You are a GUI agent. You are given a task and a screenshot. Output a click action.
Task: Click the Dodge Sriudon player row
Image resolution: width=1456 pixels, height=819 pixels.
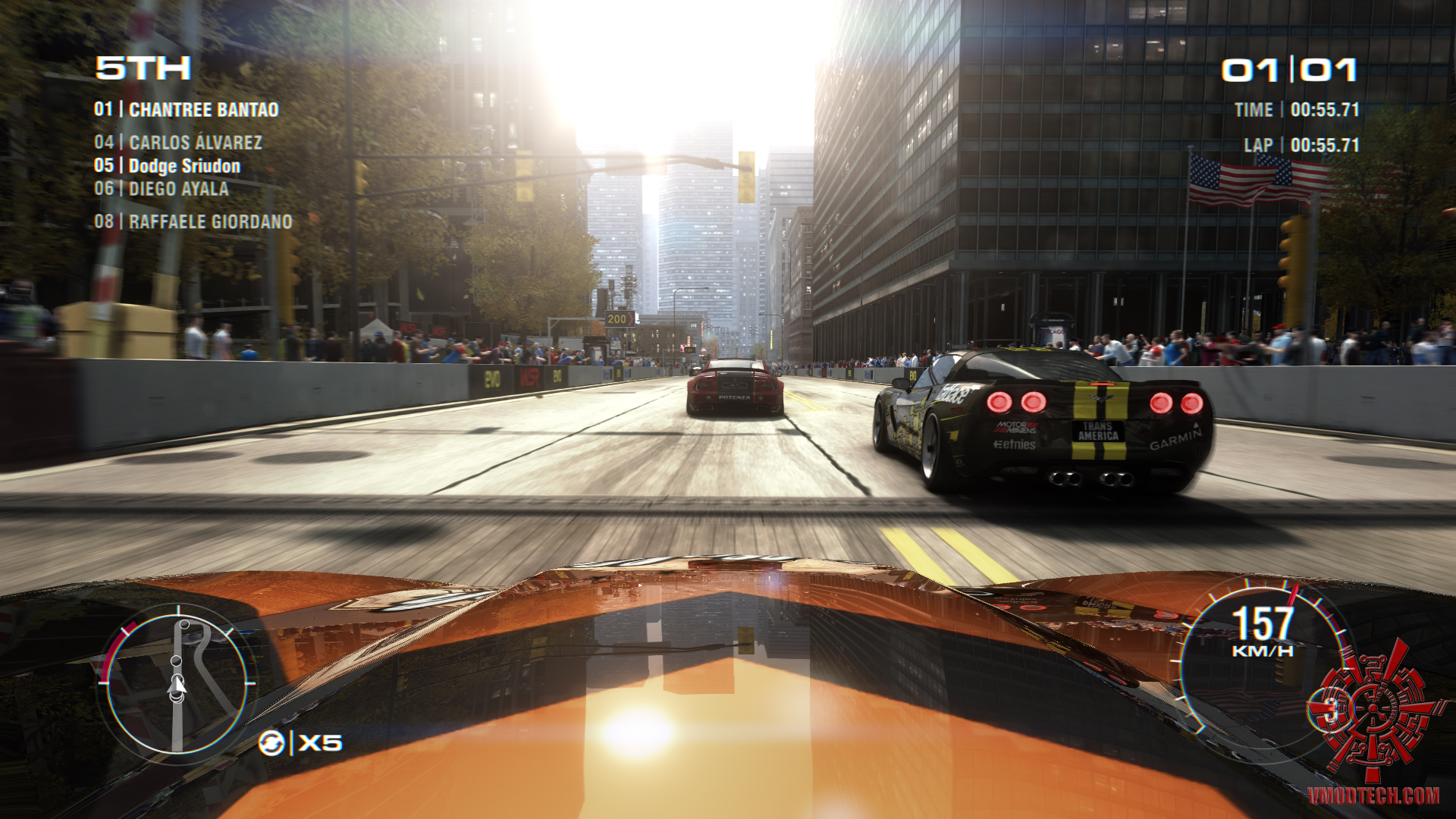pos(167,166)
